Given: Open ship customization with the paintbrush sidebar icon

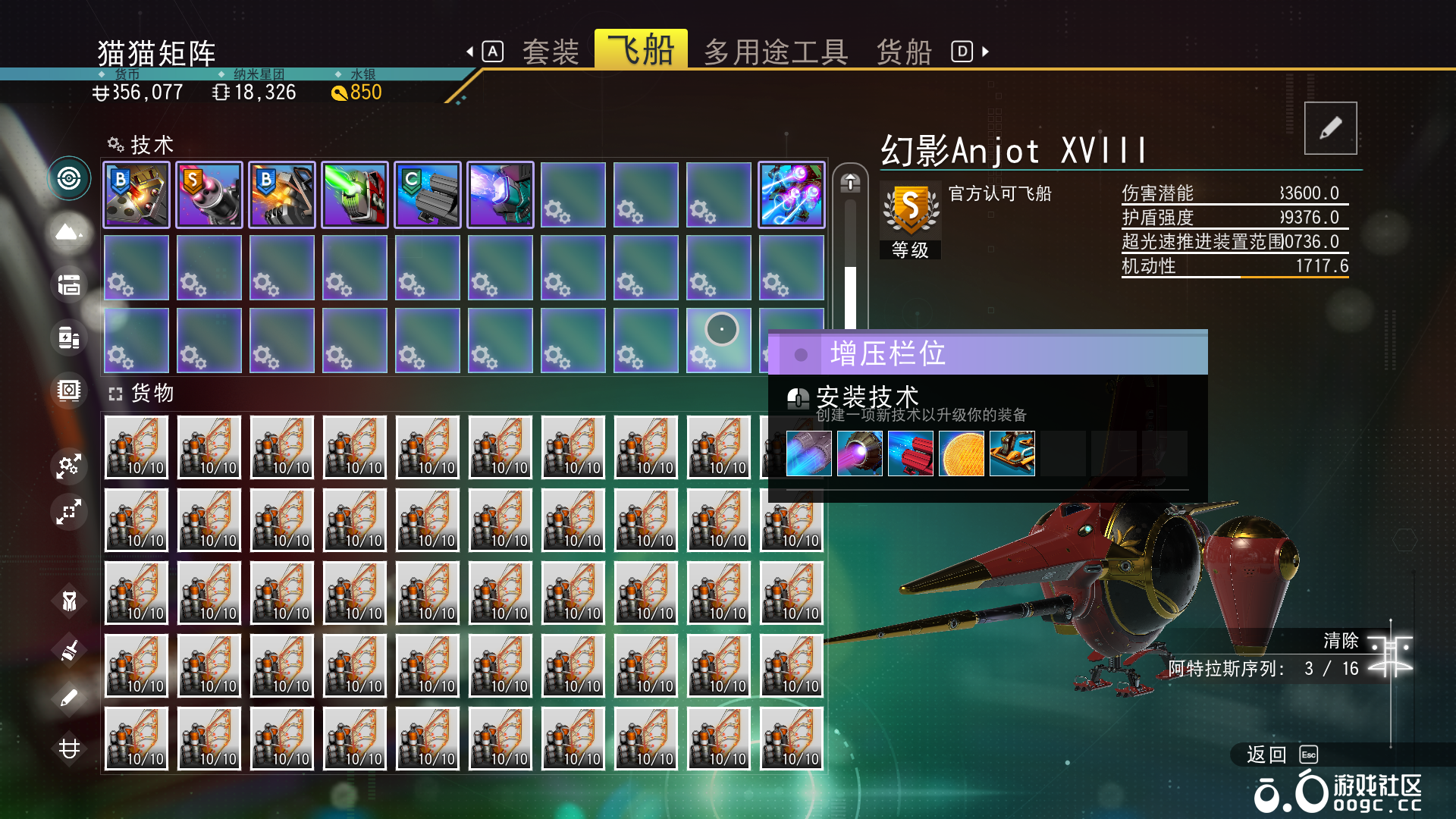Looking at the screenshot, I should tap(69, 651).
